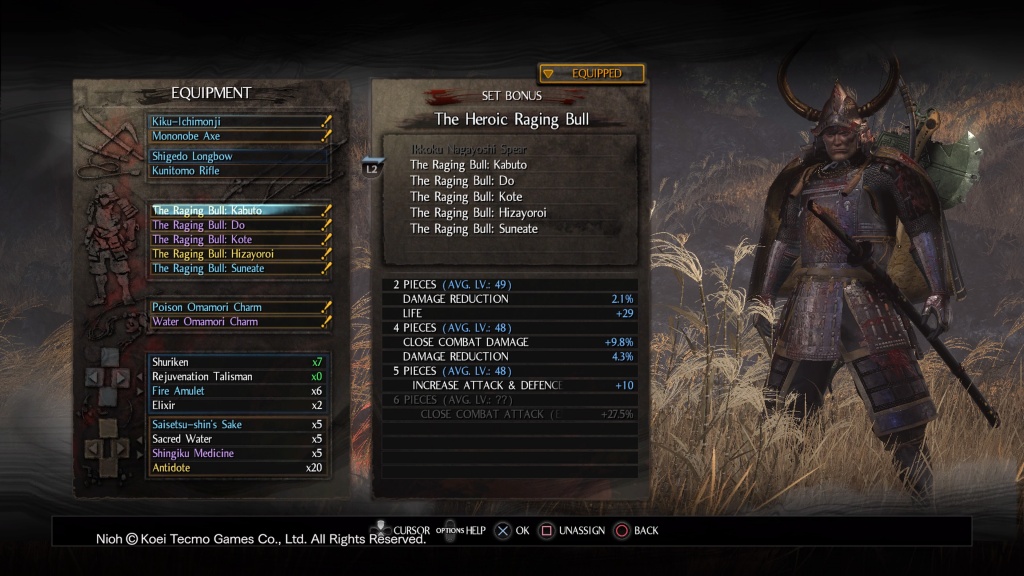Choose the Sacred Water shortcut
Screen dimensions: 1024x576
[238, 439]
